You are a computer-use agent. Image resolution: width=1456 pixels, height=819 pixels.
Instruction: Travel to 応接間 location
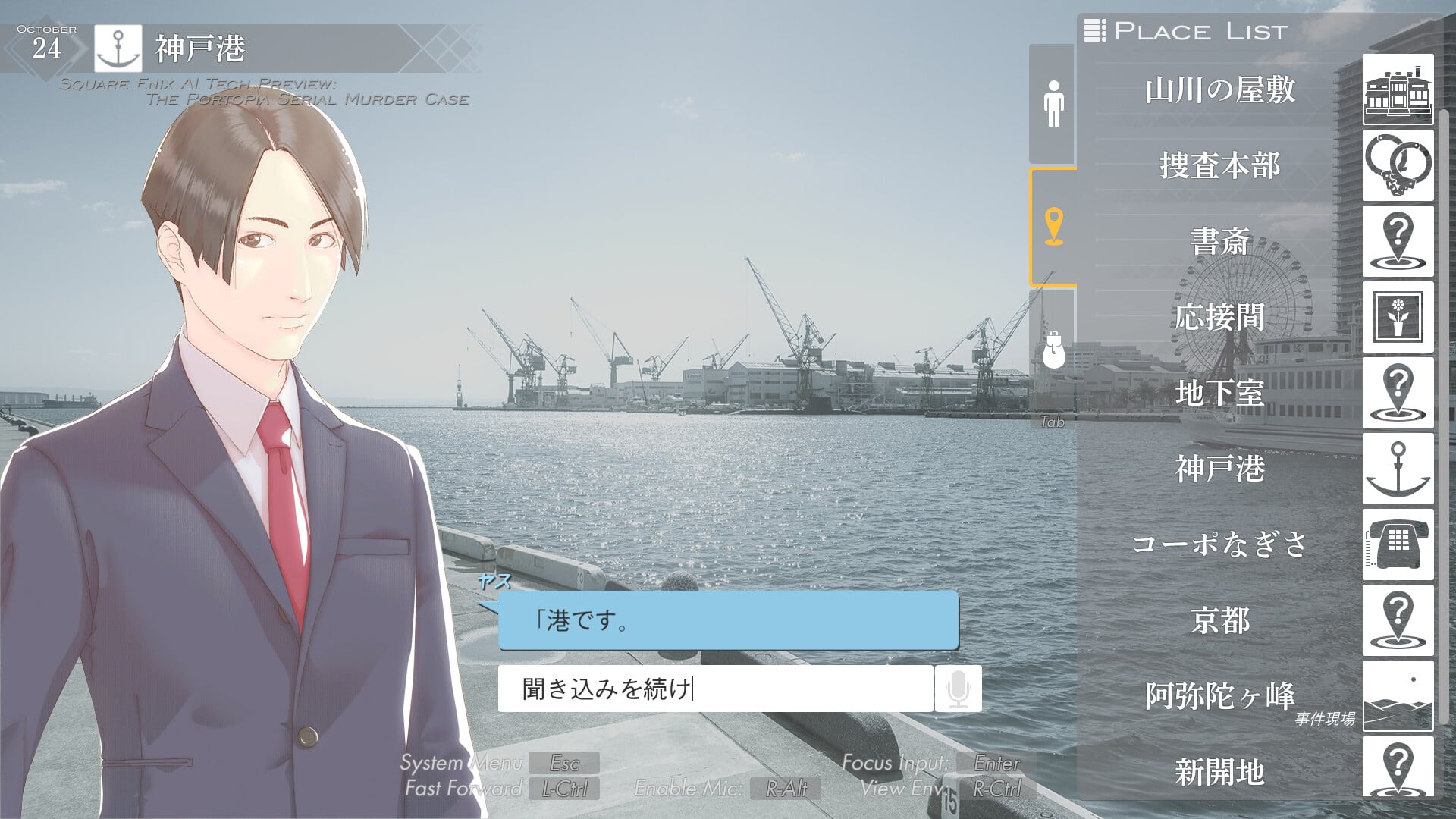tap(1219, 317)
